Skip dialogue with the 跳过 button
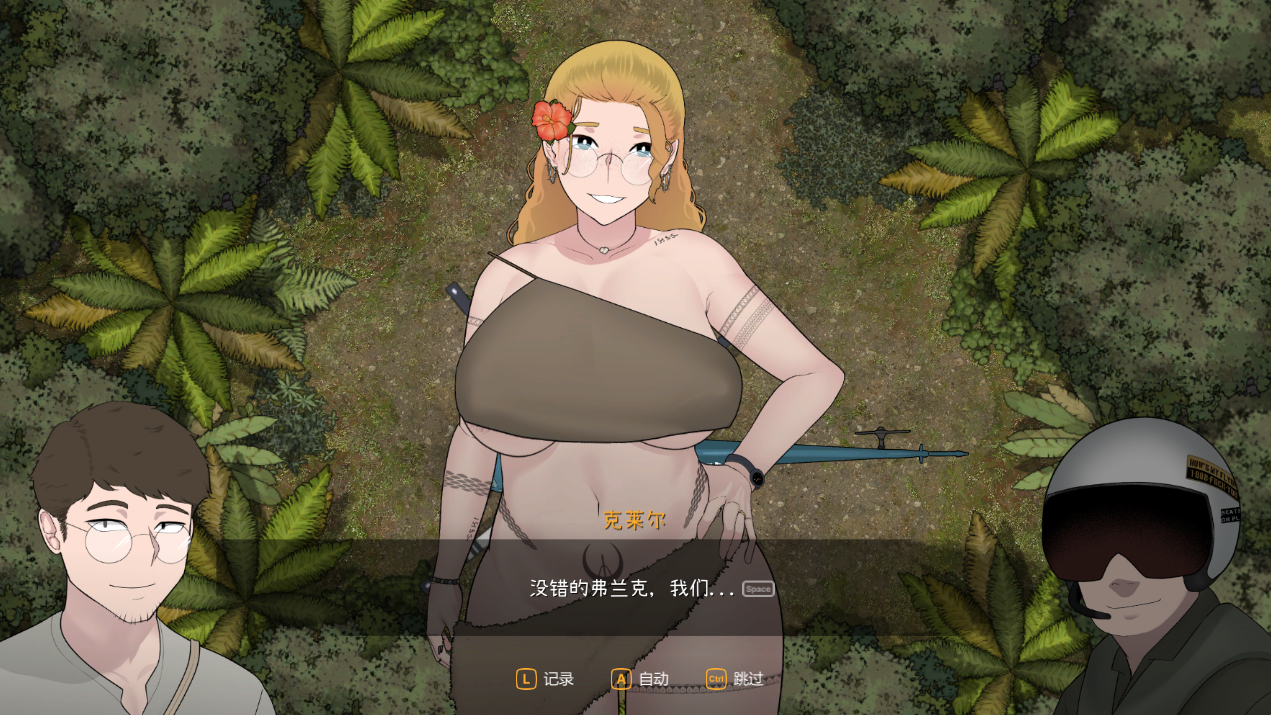 735,679
